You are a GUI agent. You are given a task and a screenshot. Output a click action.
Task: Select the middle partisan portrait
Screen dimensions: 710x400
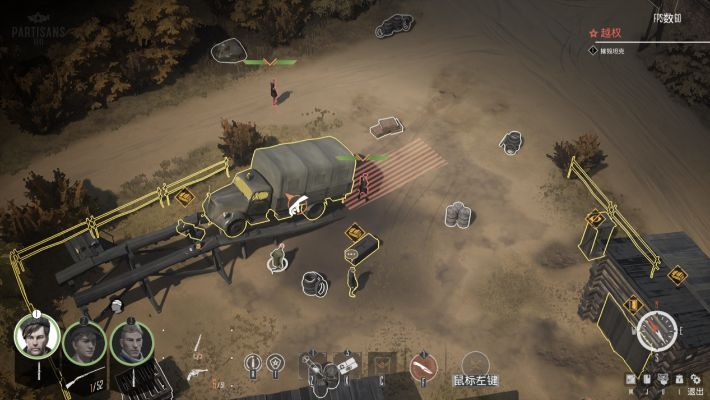pyautogui.click(x=85, y=343)
